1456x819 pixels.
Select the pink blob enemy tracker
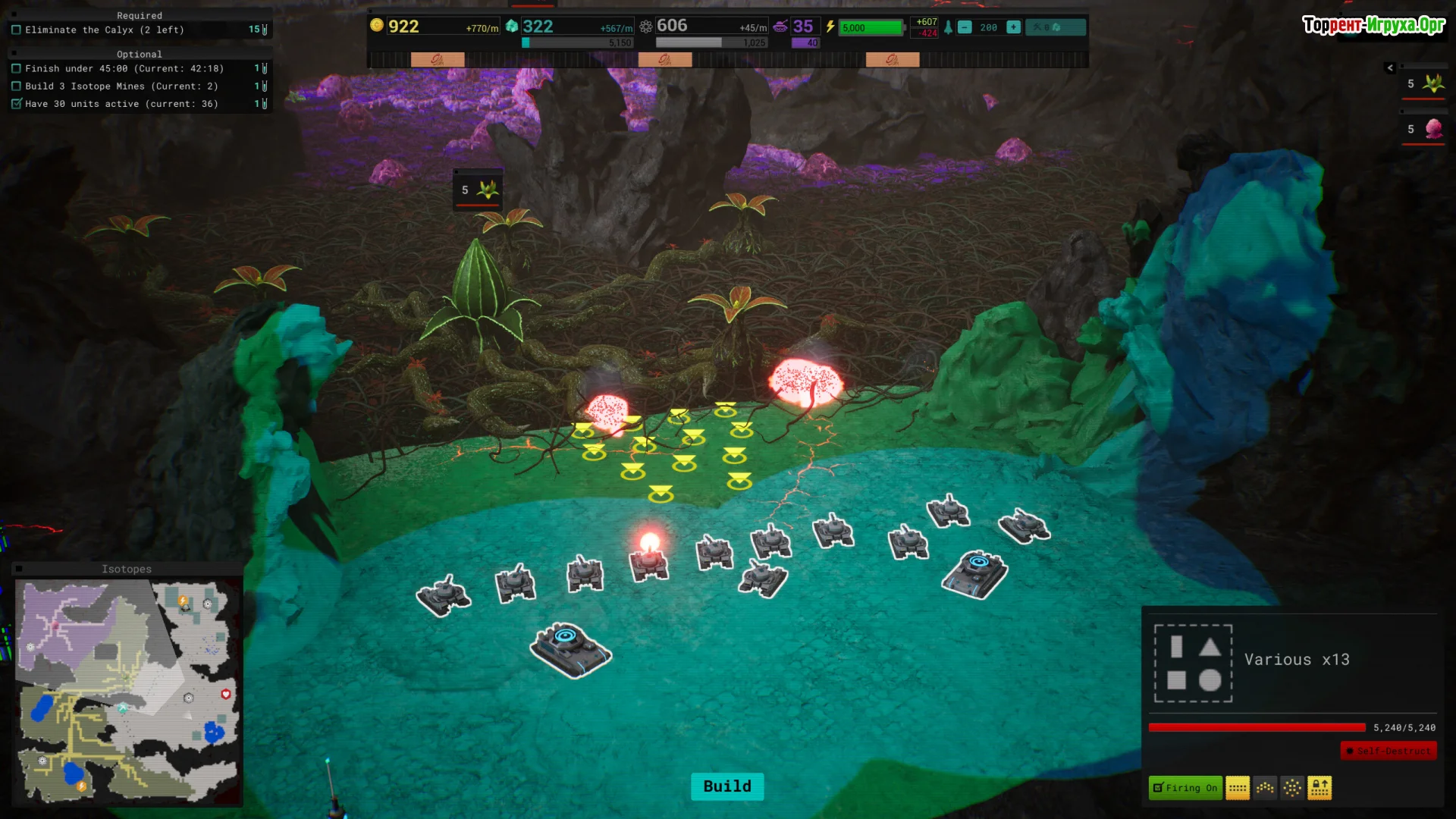(1424, 130)
